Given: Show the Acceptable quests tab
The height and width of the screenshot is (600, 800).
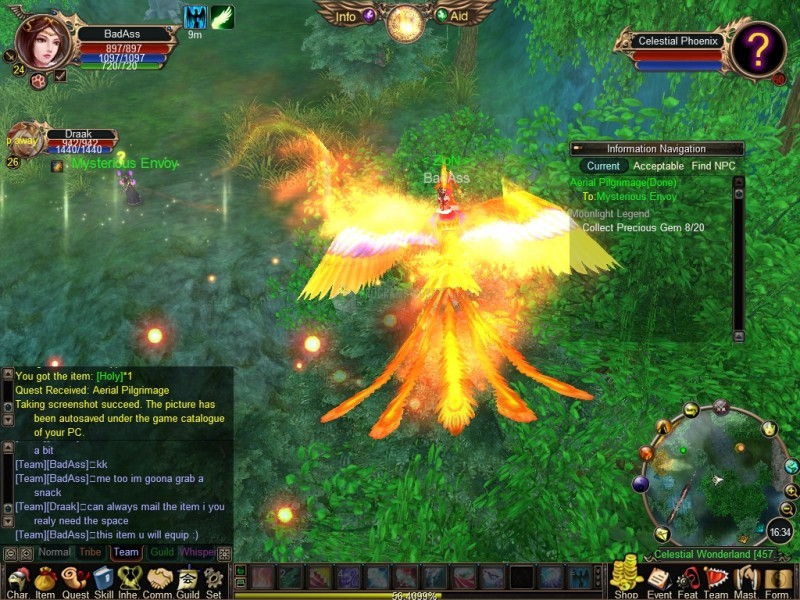Looking at the screenshot, I should [658, 166].
